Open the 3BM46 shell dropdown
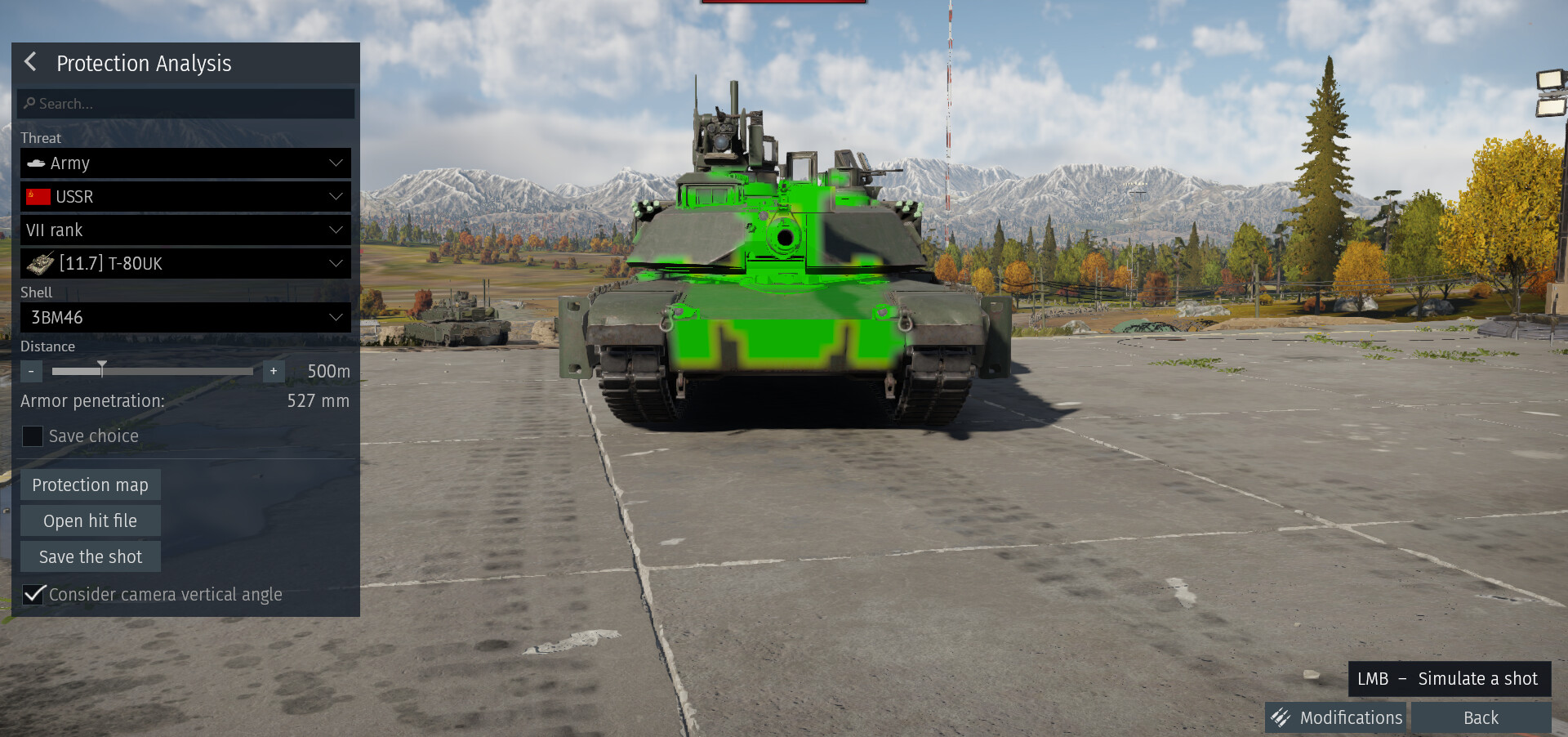This screenshot has height=737, width=1568. point(185,318)
